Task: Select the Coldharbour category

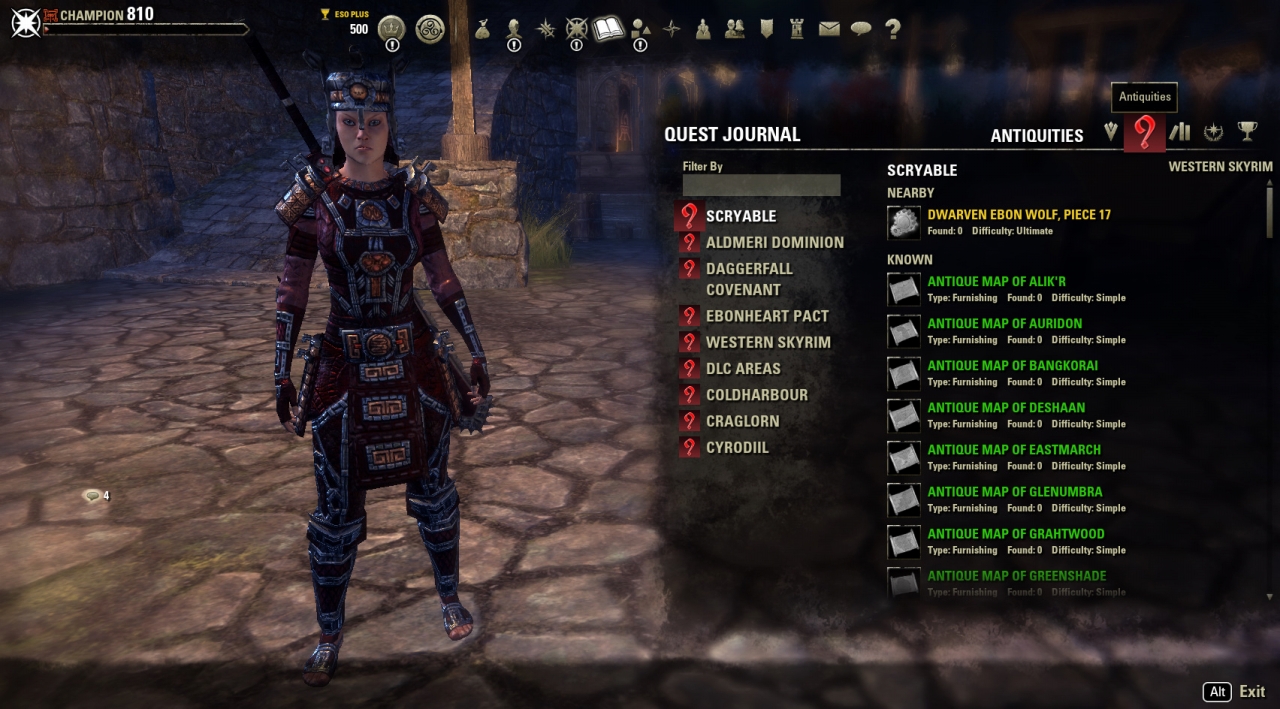Action: click(756, 395)
